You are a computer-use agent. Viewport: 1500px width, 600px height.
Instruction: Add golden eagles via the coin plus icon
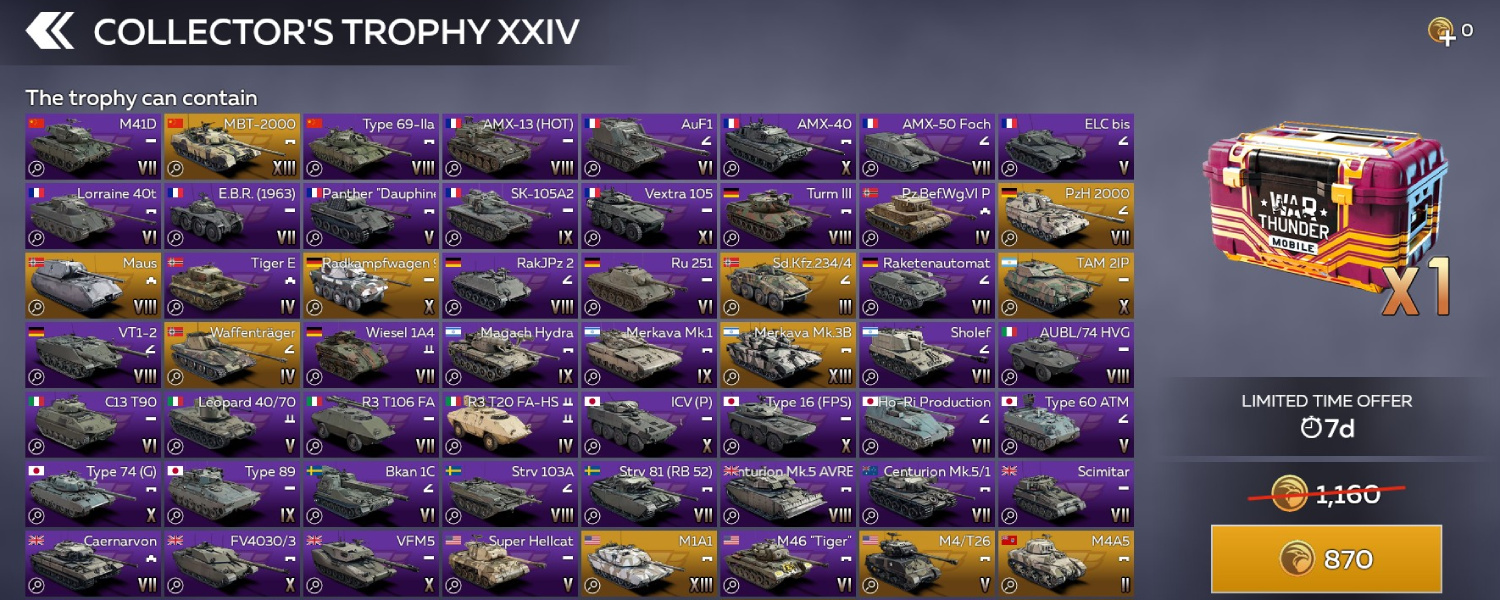pos(1441,31)
